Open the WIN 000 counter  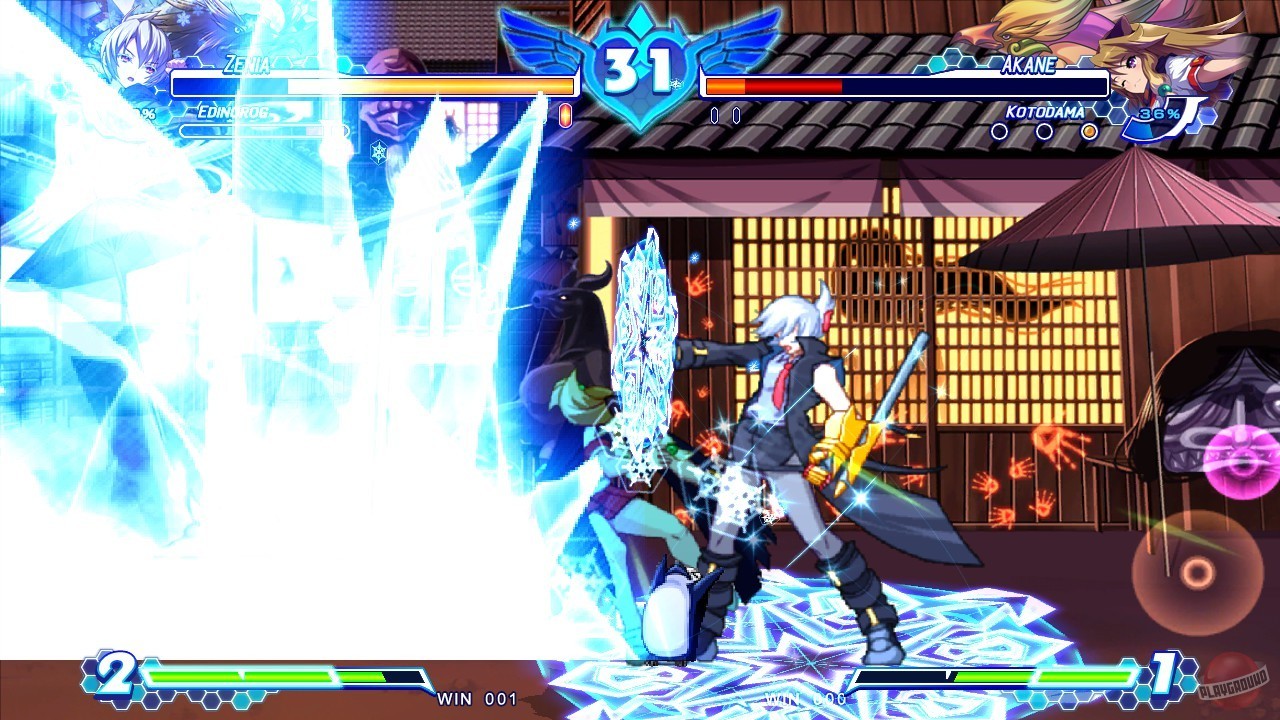tap(806, 700)
